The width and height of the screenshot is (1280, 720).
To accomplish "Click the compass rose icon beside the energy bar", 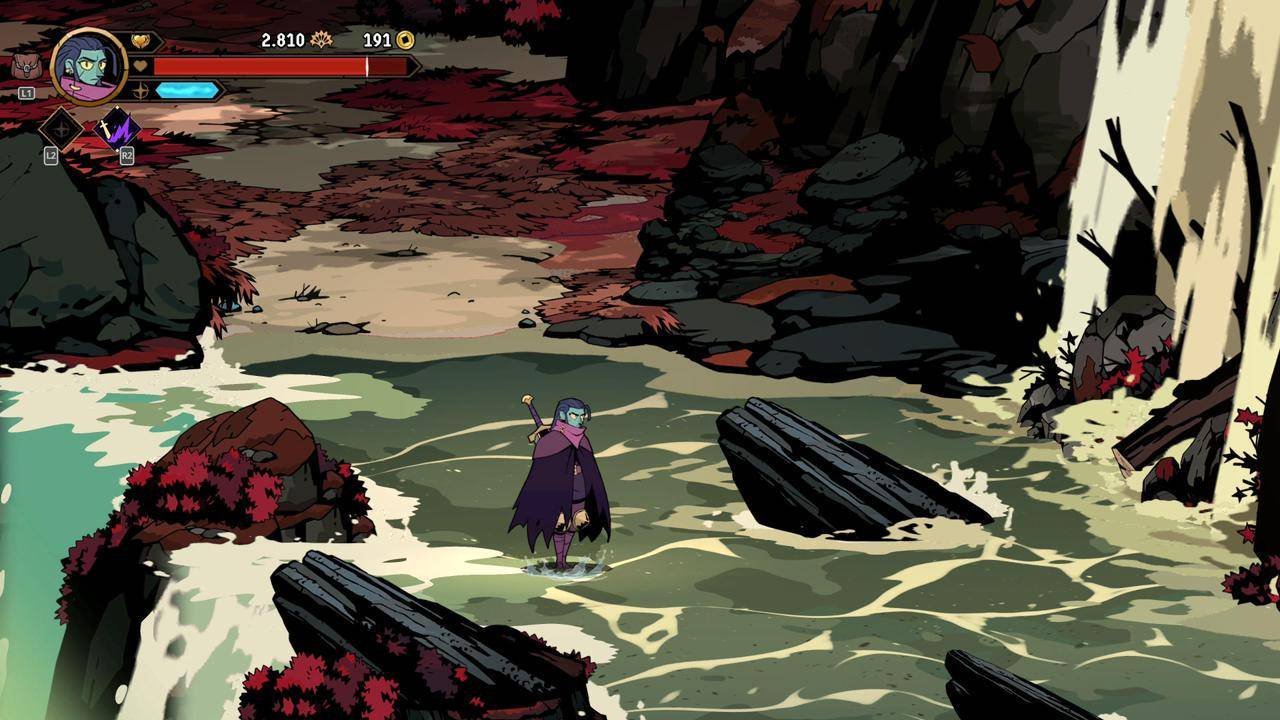I will pyautogui.click(x=141, y=90).
